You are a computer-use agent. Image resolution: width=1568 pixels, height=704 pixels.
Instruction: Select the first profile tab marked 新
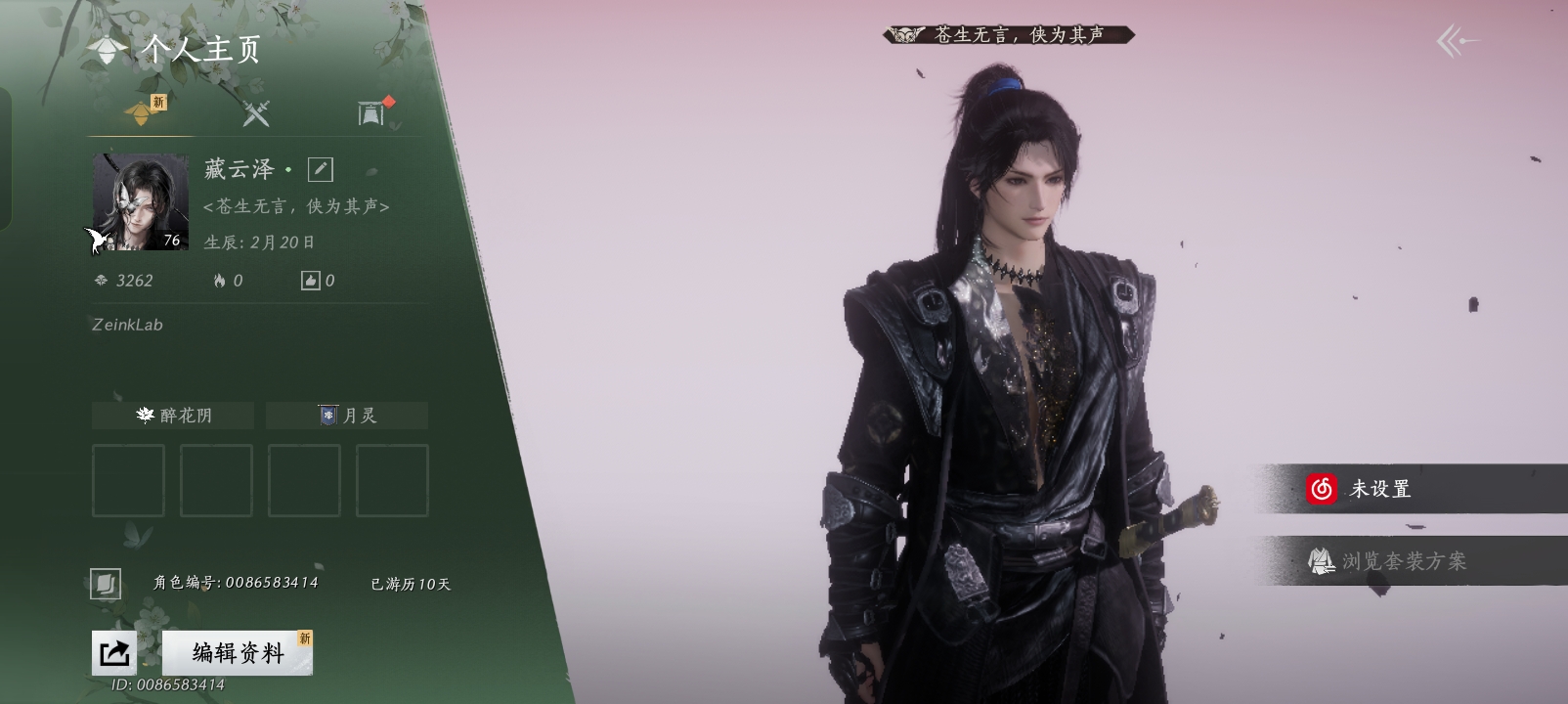coord(143,113)
